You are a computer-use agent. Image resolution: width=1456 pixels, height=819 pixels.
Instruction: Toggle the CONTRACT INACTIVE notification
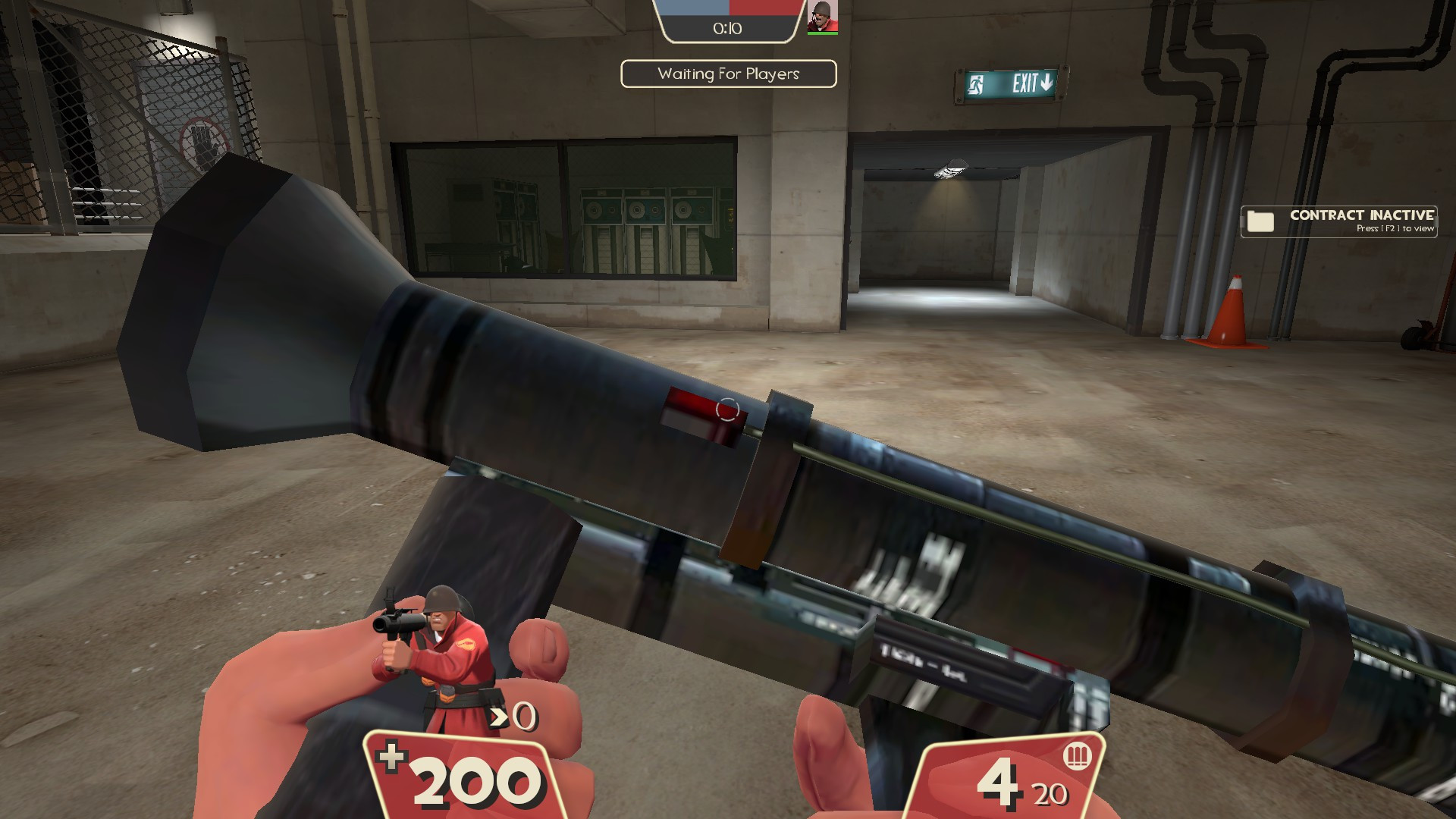coord(1338,221)
